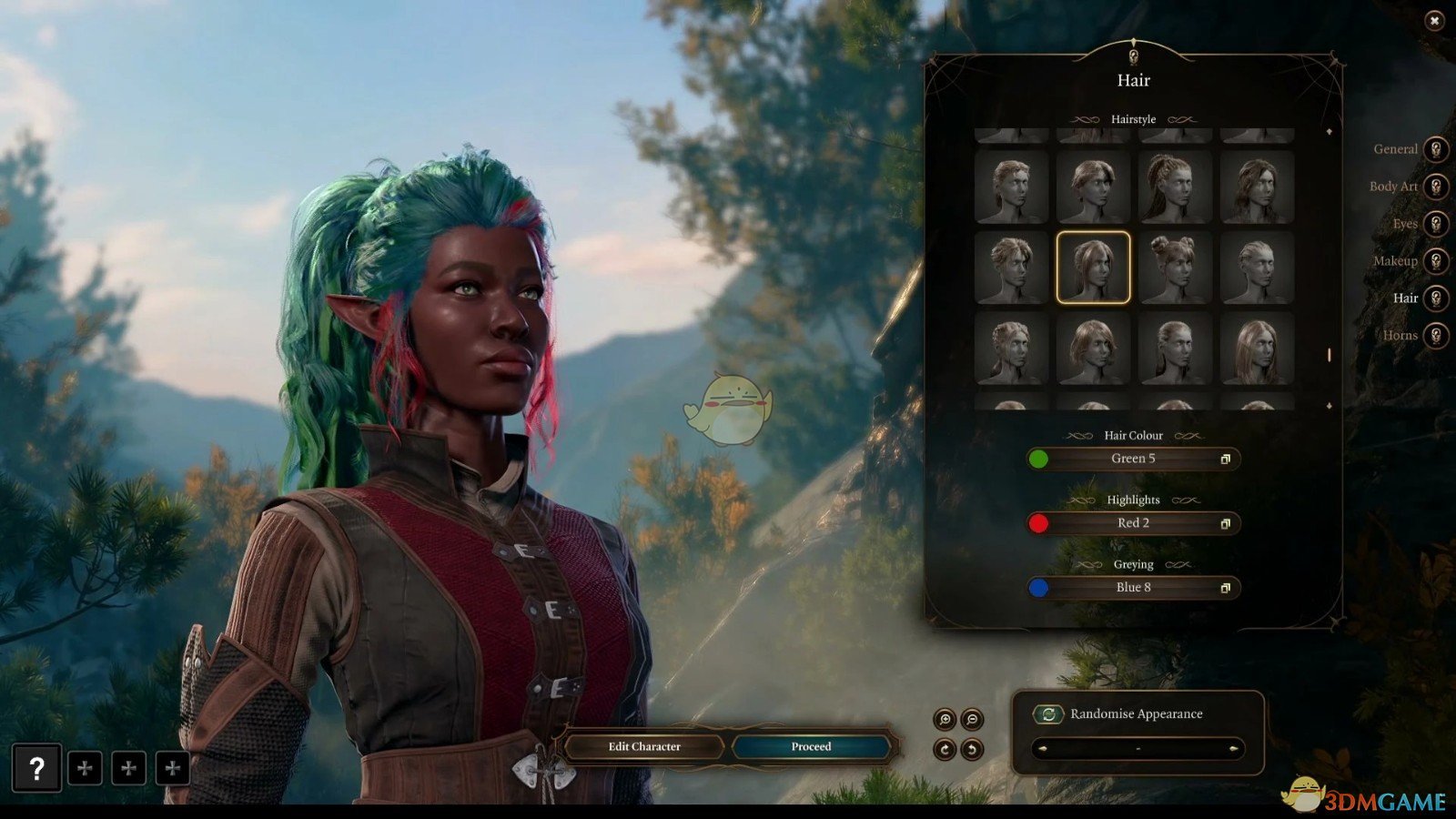Select the Horns tab
The height and width of the screenshot is (819, 1456).
1435,336
